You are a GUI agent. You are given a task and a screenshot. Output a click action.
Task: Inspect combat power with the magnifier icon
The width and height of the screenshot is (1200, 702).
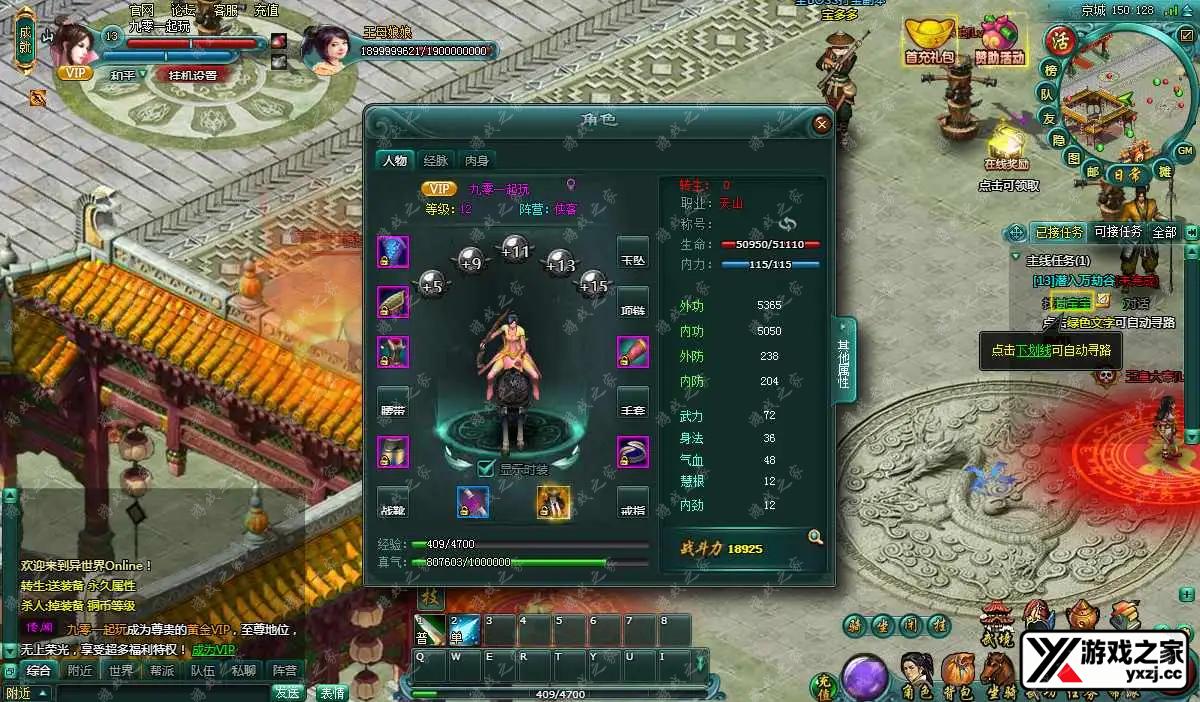(x=815, y=538)
